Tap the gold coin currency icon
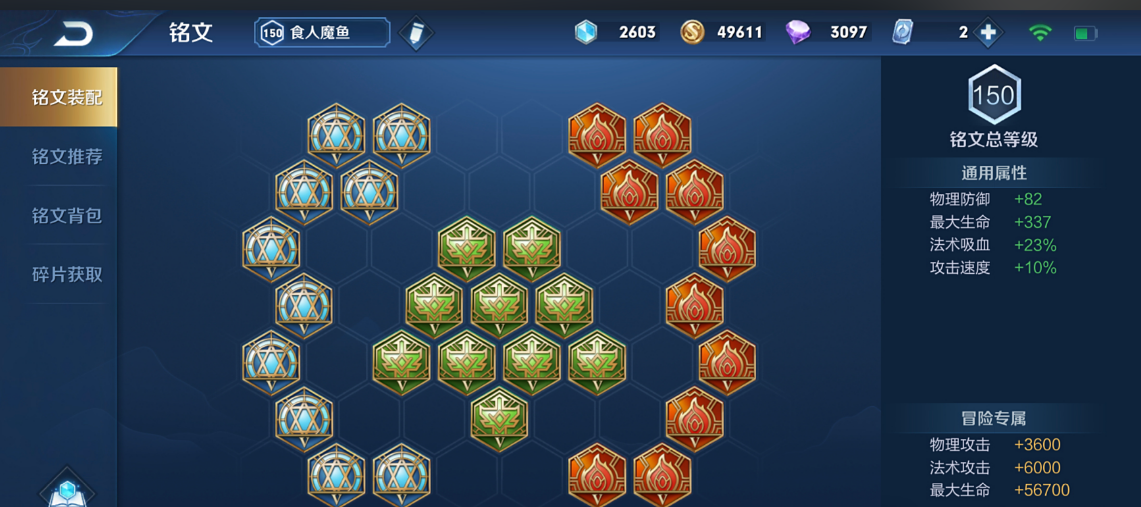Viewport: 1141px width, 507px height. 692,33
